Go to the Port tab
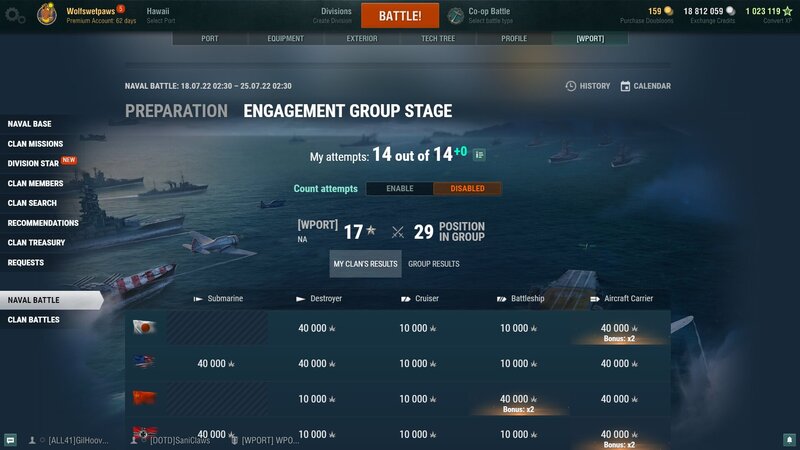This screenshot has height=450, width=800. 210,39
